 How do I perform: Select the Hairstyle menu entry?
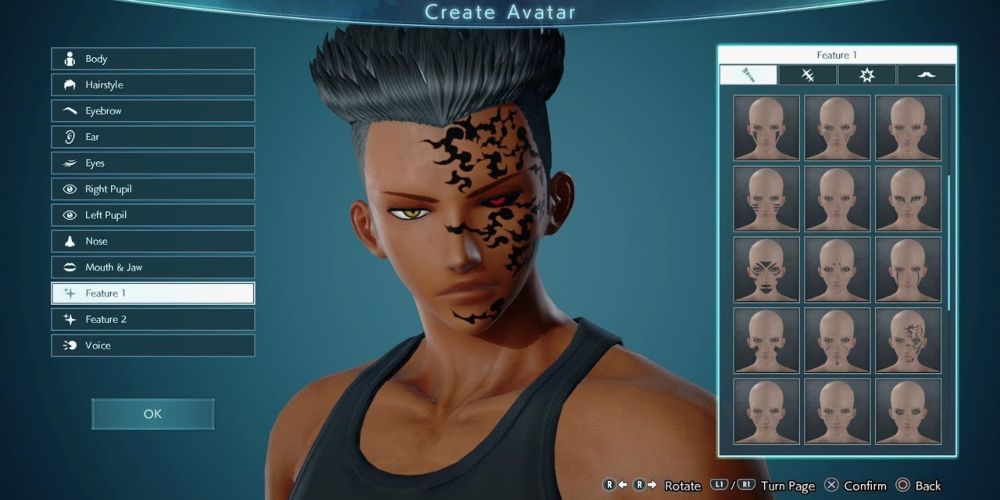click(x=153, y=85)
